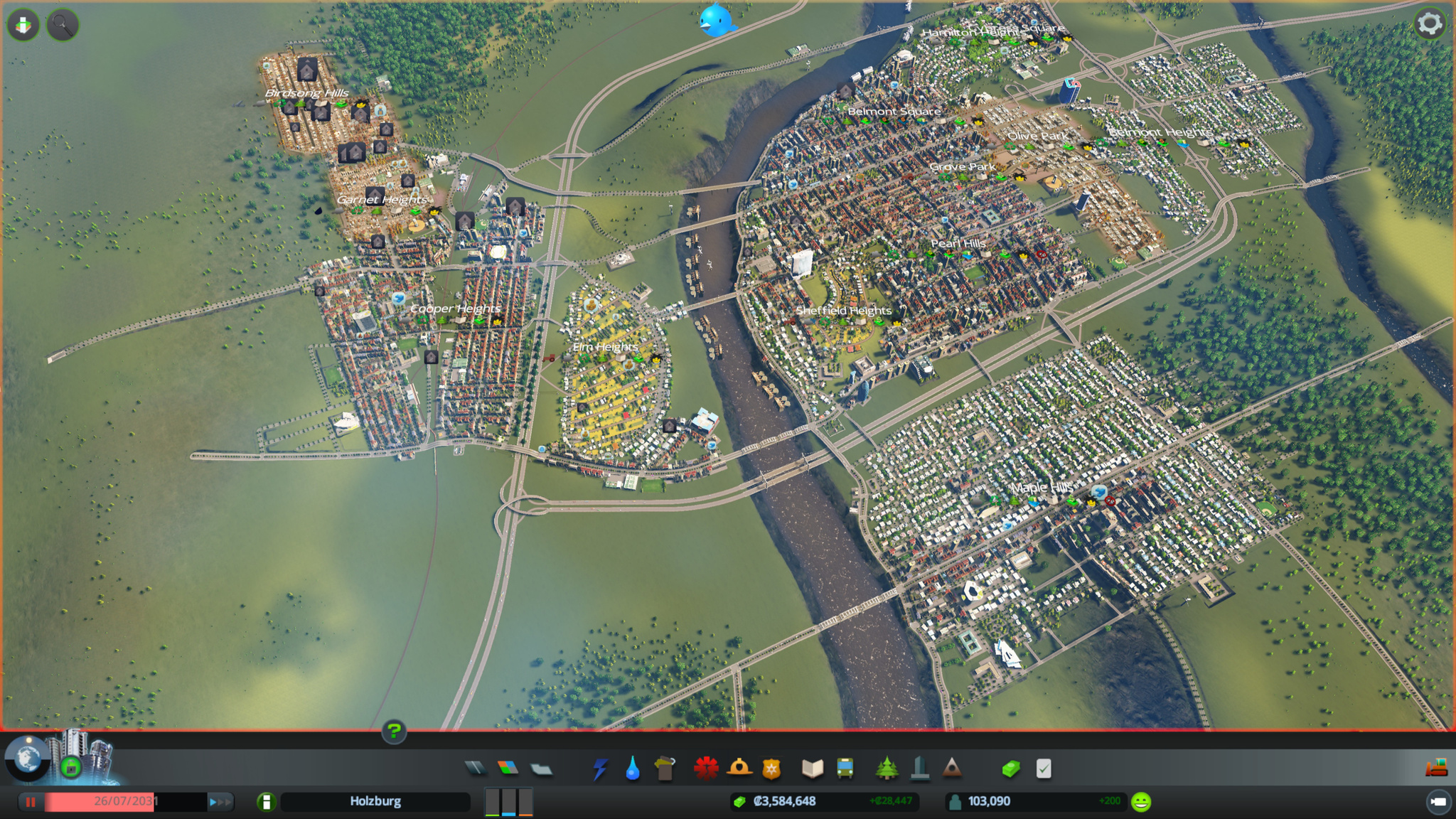The width and height of the screenshot is (1456, 819).
Task: Open the Public Transport bus menu
Action: tap(845, 769)
